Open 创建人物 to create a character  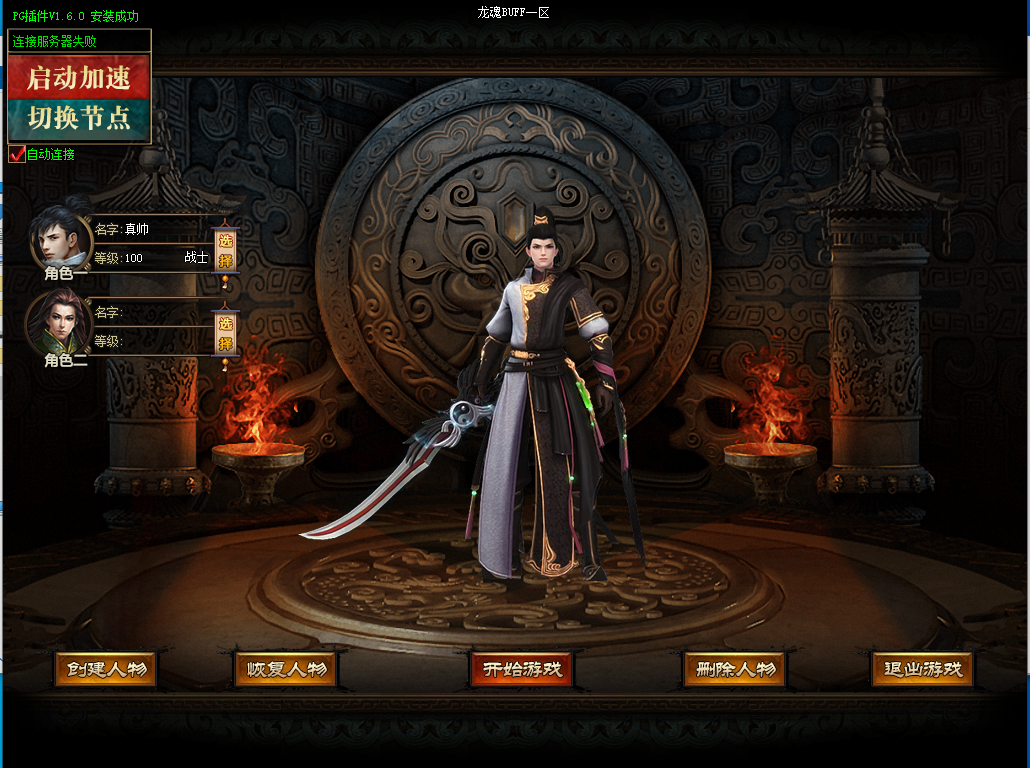point(106,670)
